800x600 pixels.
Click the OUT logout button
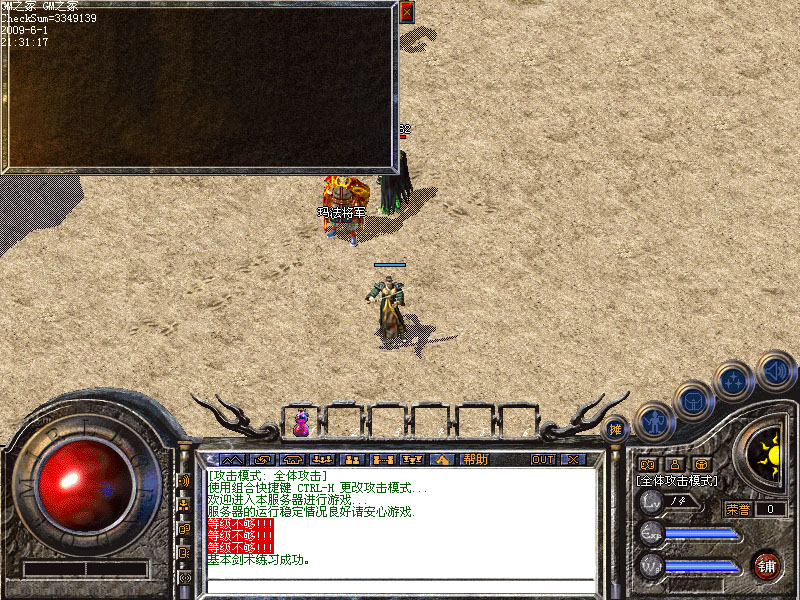(x=542, y=459)
